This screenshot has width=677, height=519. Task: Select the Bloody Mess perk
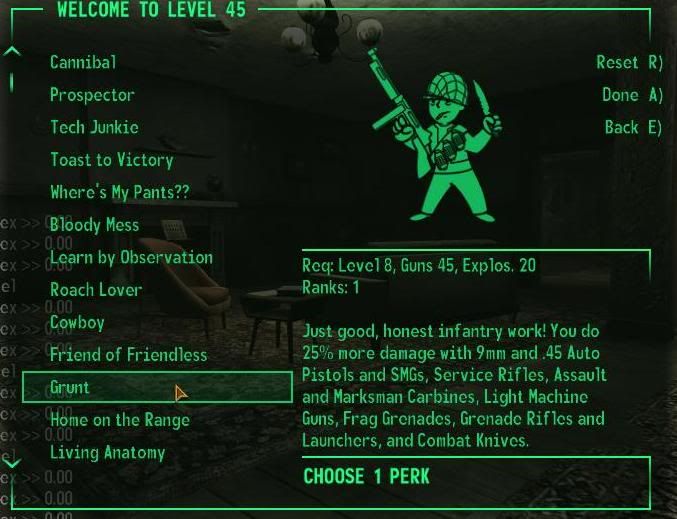[x=95, y=225]
